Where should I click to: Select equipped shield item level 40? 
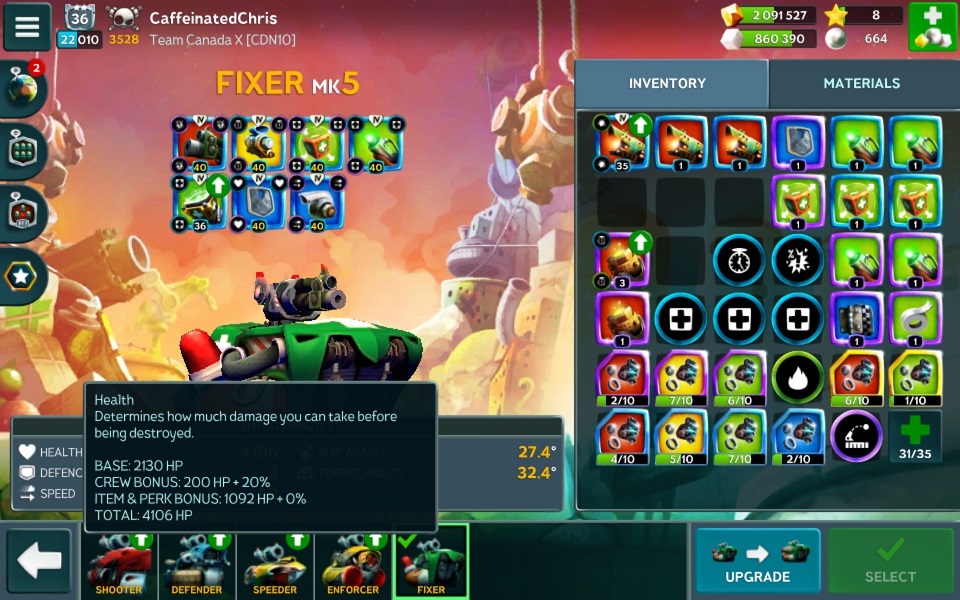point(258,204)
